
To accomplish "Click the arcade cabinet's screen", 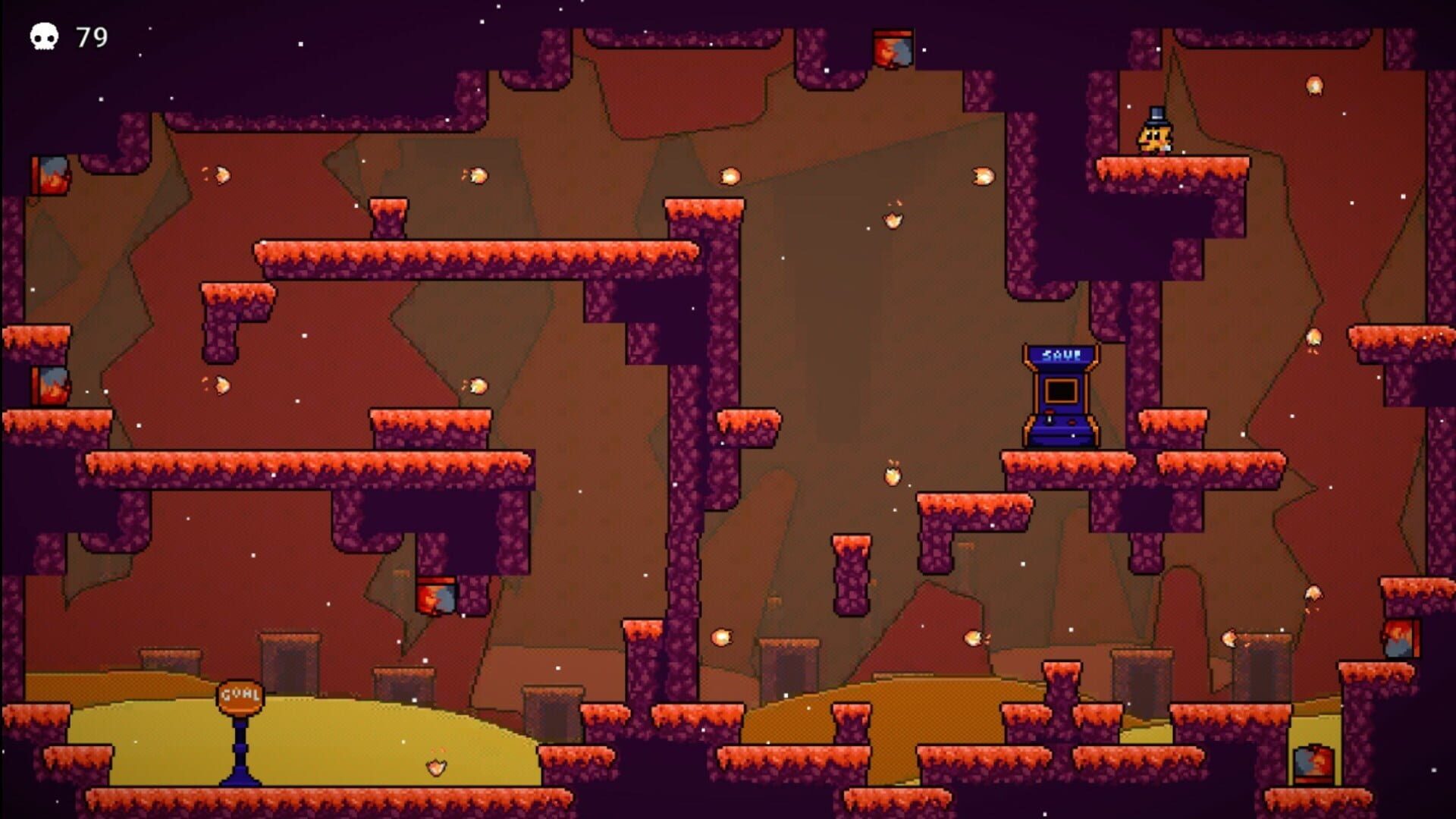I will (1060, 391).
